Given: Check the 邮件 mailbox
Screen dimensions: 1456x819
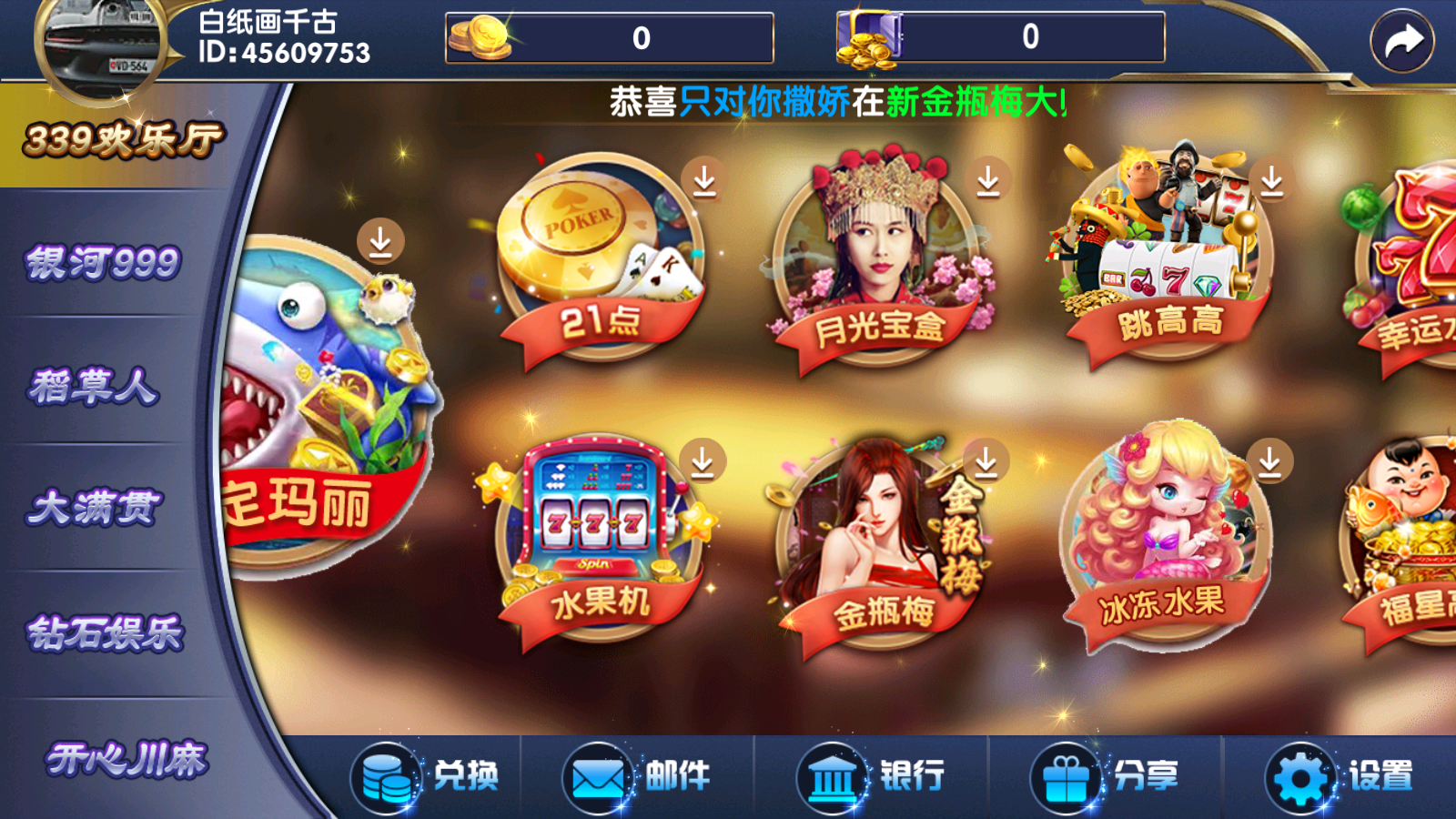Looking at the screenshot, I should click(x=637, y=777).
